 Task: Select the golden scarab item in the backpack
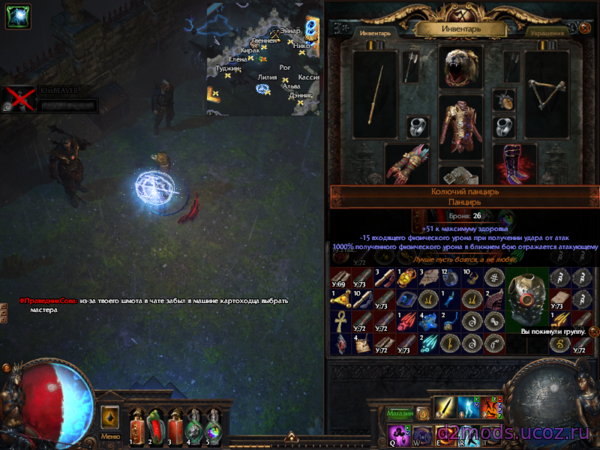405,279
